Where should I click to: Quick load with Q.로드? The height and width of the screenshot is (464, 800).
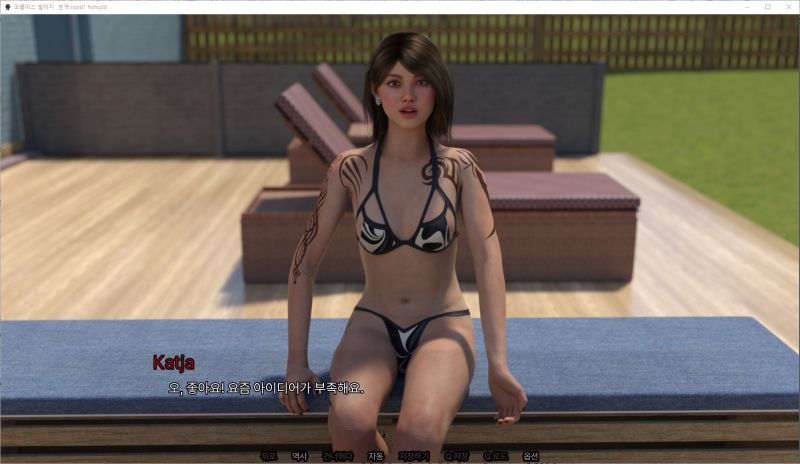[x=496, y=456]
